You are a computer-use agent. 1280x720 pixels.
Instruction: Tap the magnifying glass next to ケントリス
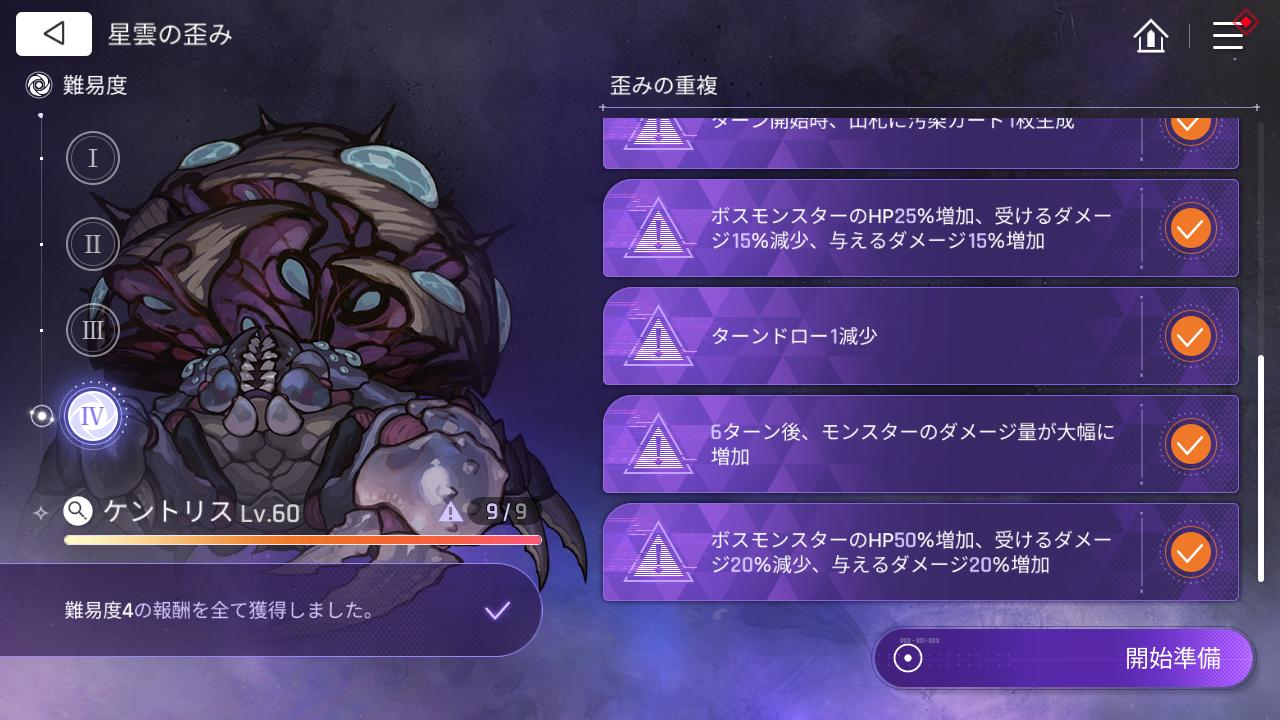pyautogui.click(x=77, y=511)
